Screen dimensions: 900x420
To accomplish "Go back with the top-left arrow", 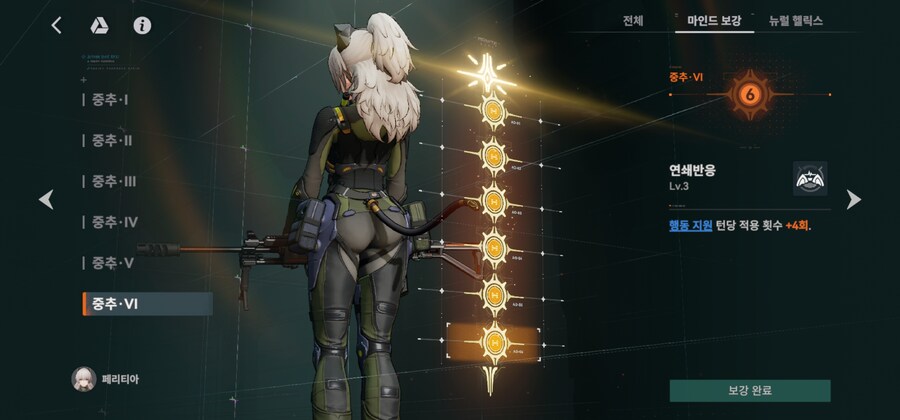I will pyautogui.click(x=56, y=26).
